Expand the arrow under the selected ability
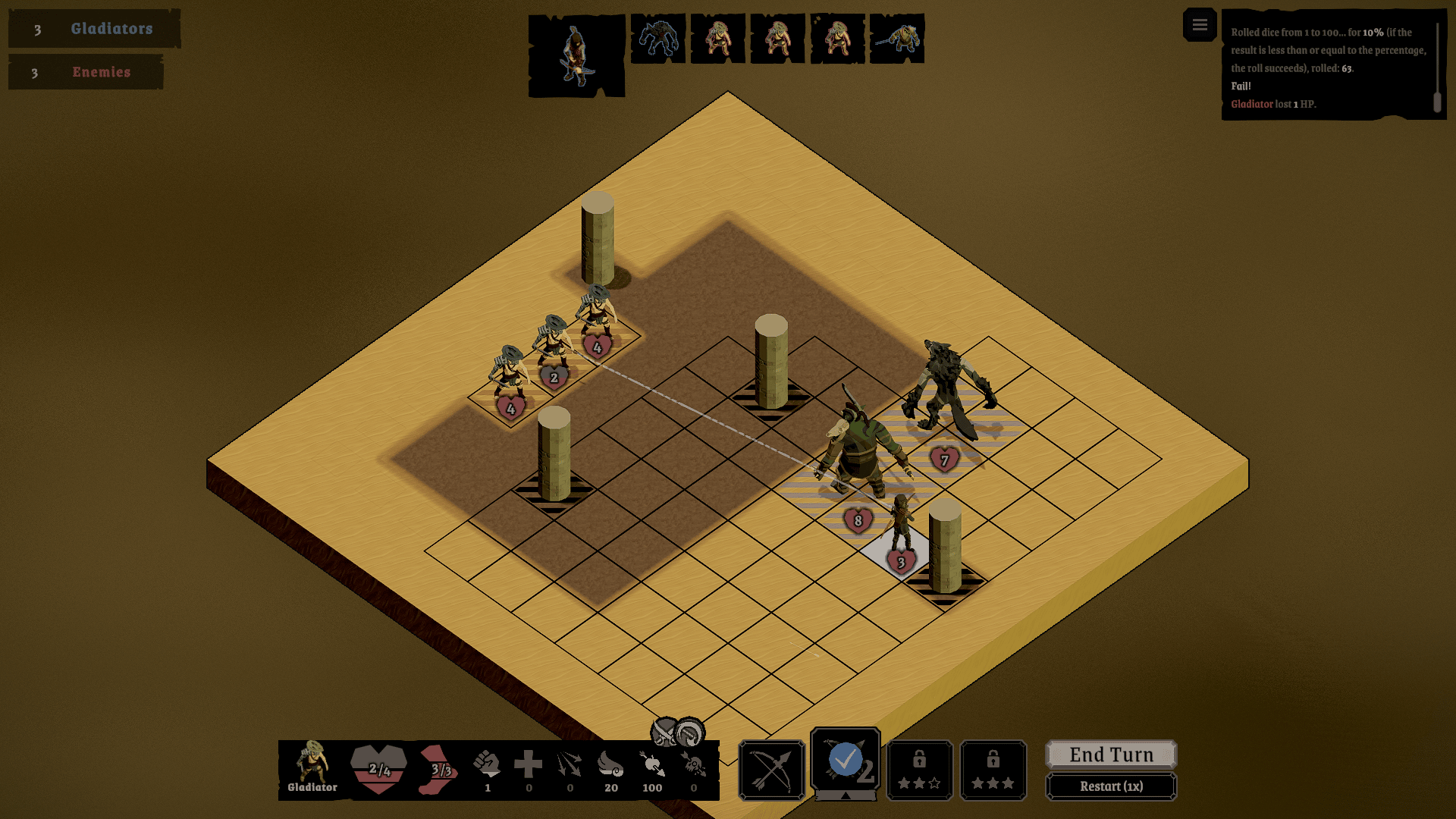This screenshot has width=1456, height=819. coord(845,795)
